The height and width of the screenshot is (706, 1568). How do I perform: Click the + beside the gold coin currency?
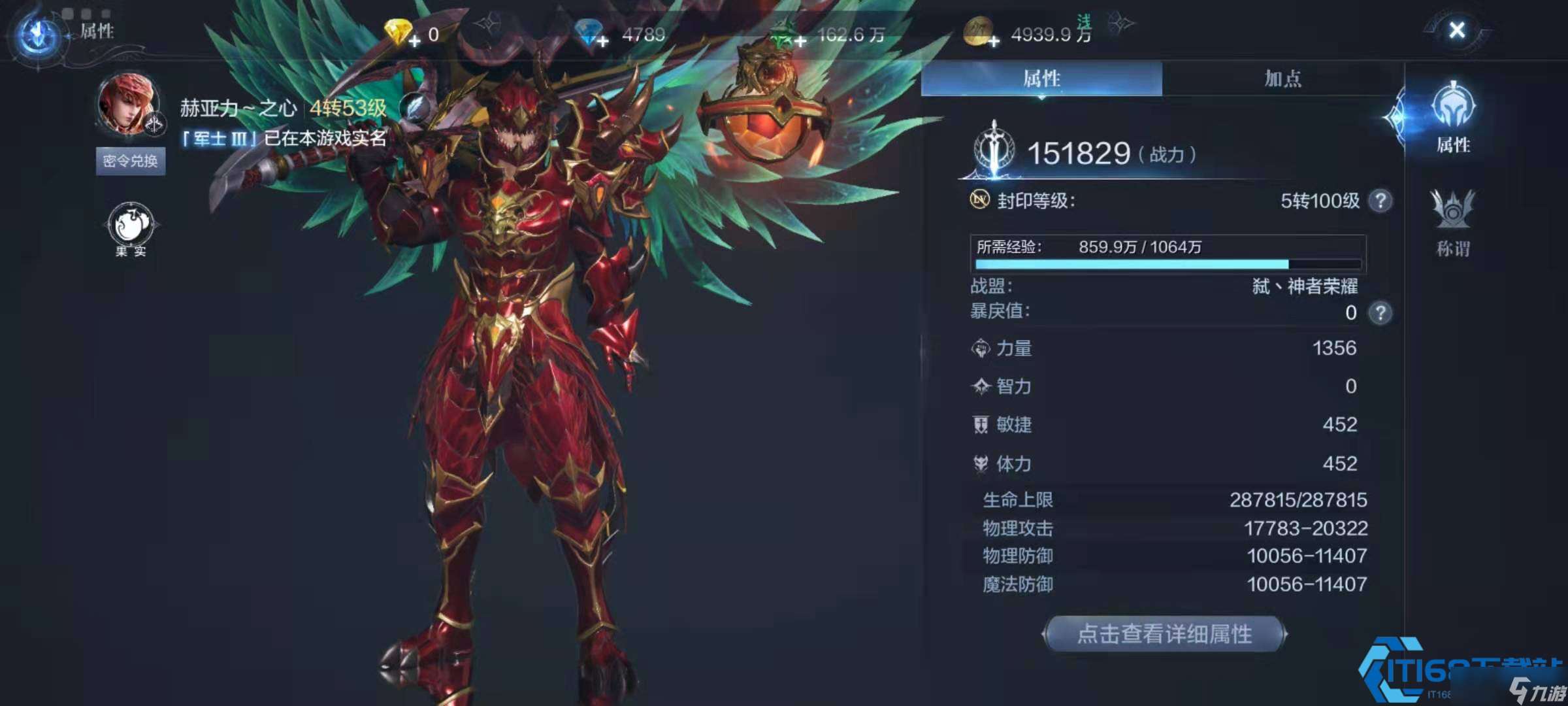tap(993, 37)
